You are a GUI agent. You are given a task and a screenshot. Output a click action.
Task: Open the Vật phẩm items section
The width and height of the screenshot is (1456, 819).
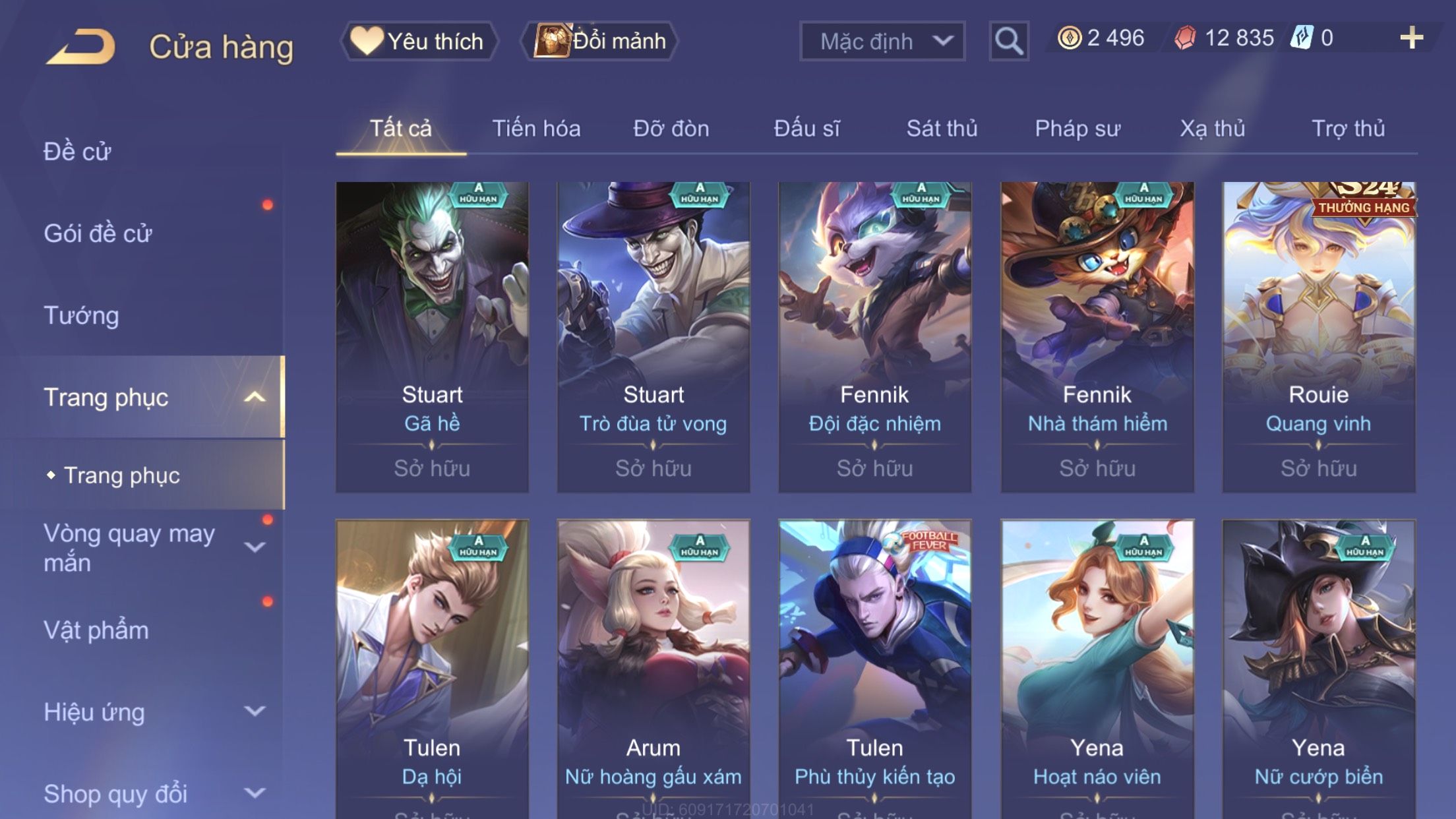pyautogui.click(x=96, y=630)
